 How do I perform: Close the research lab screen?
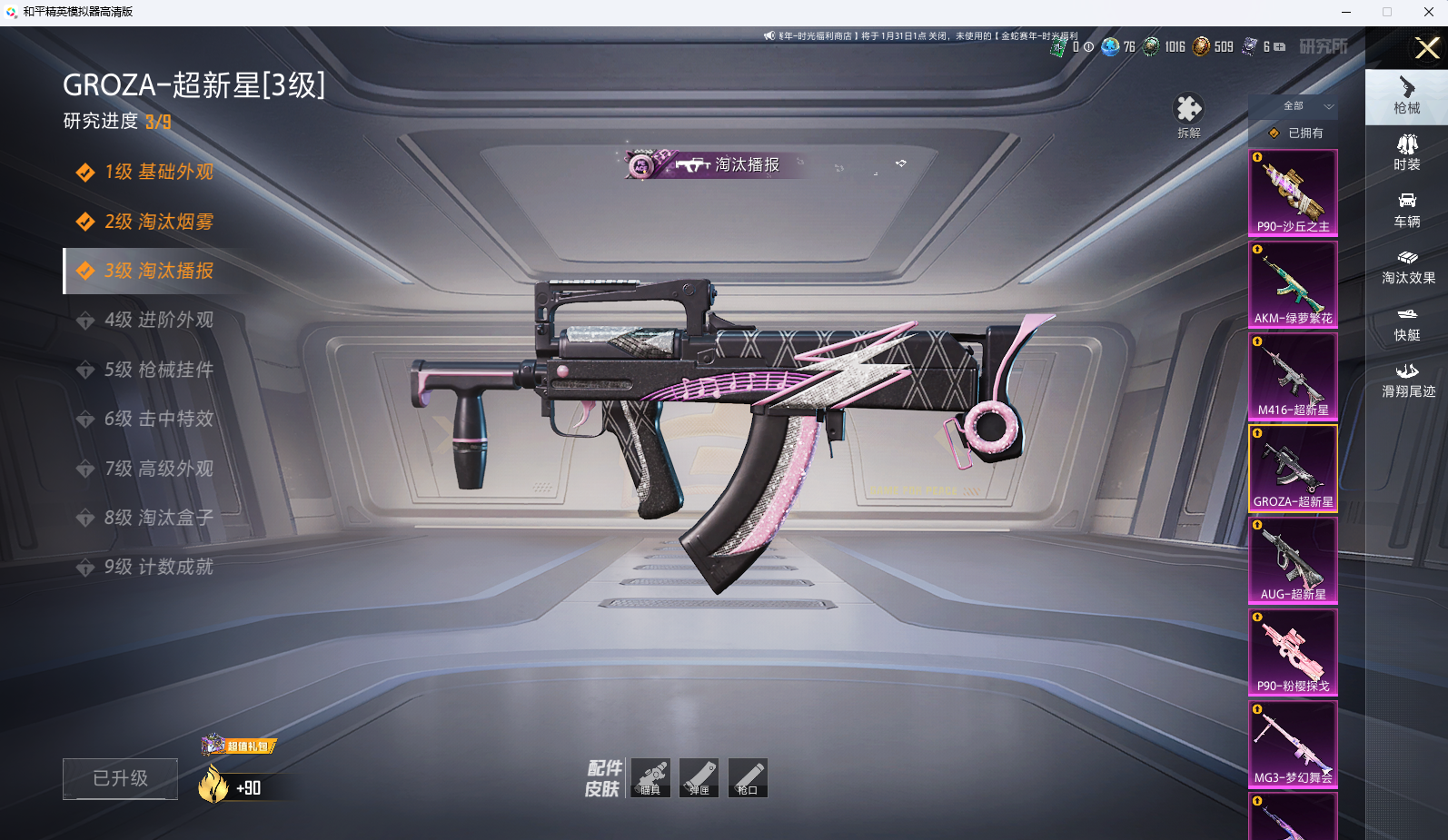tap(1426, 47)
